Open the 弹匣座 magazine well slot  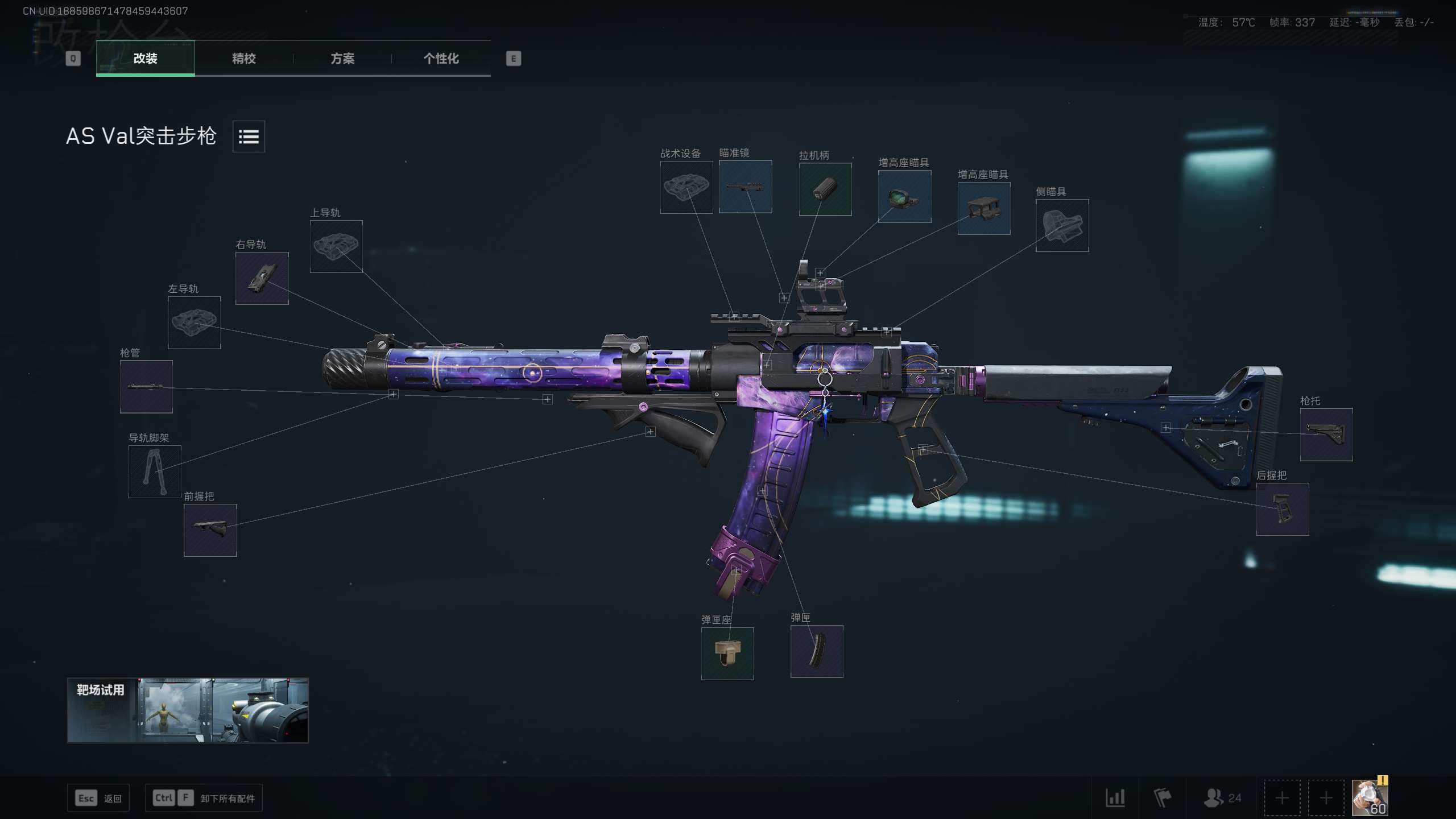point(727,653)
